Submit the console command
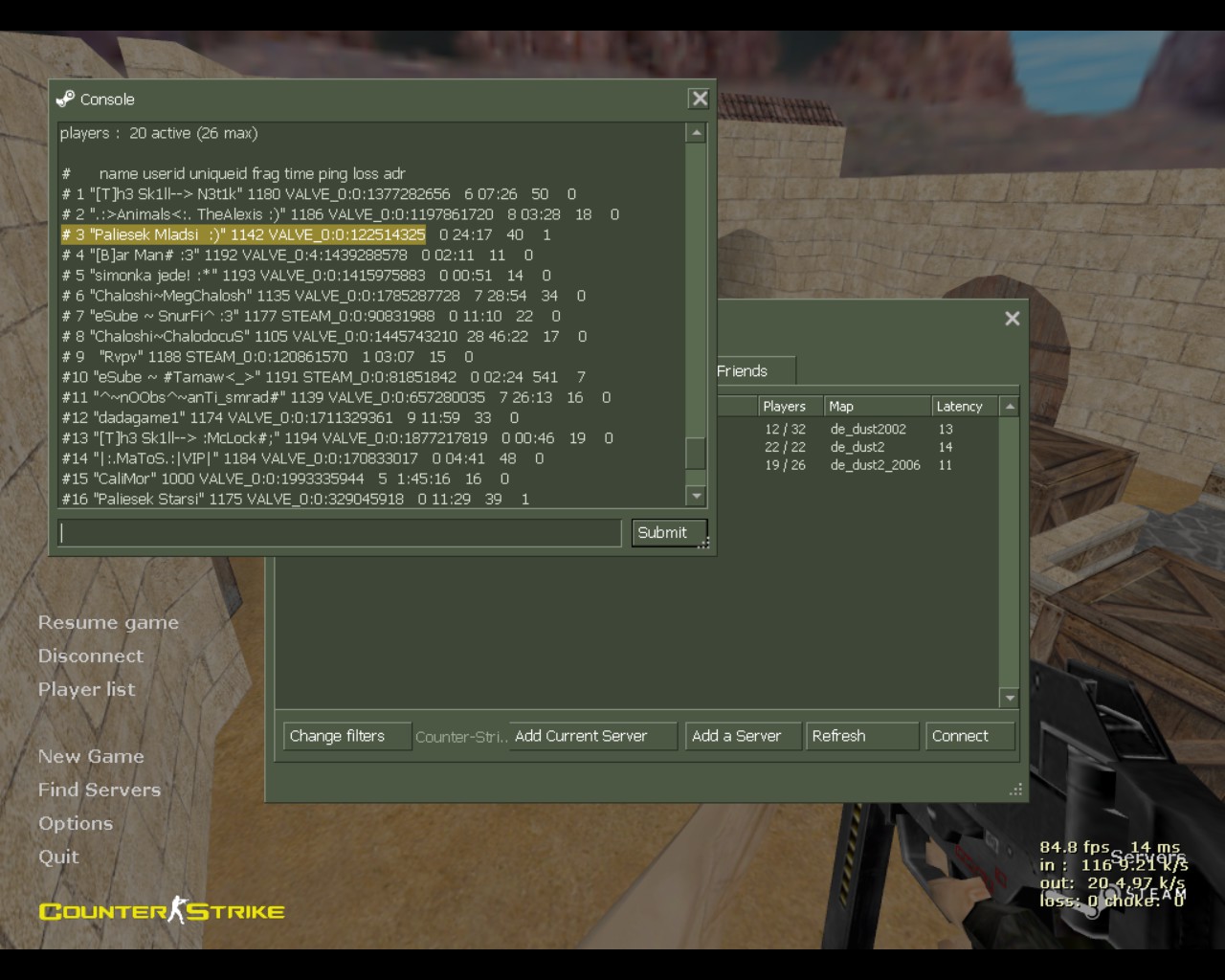 (669, 533)
